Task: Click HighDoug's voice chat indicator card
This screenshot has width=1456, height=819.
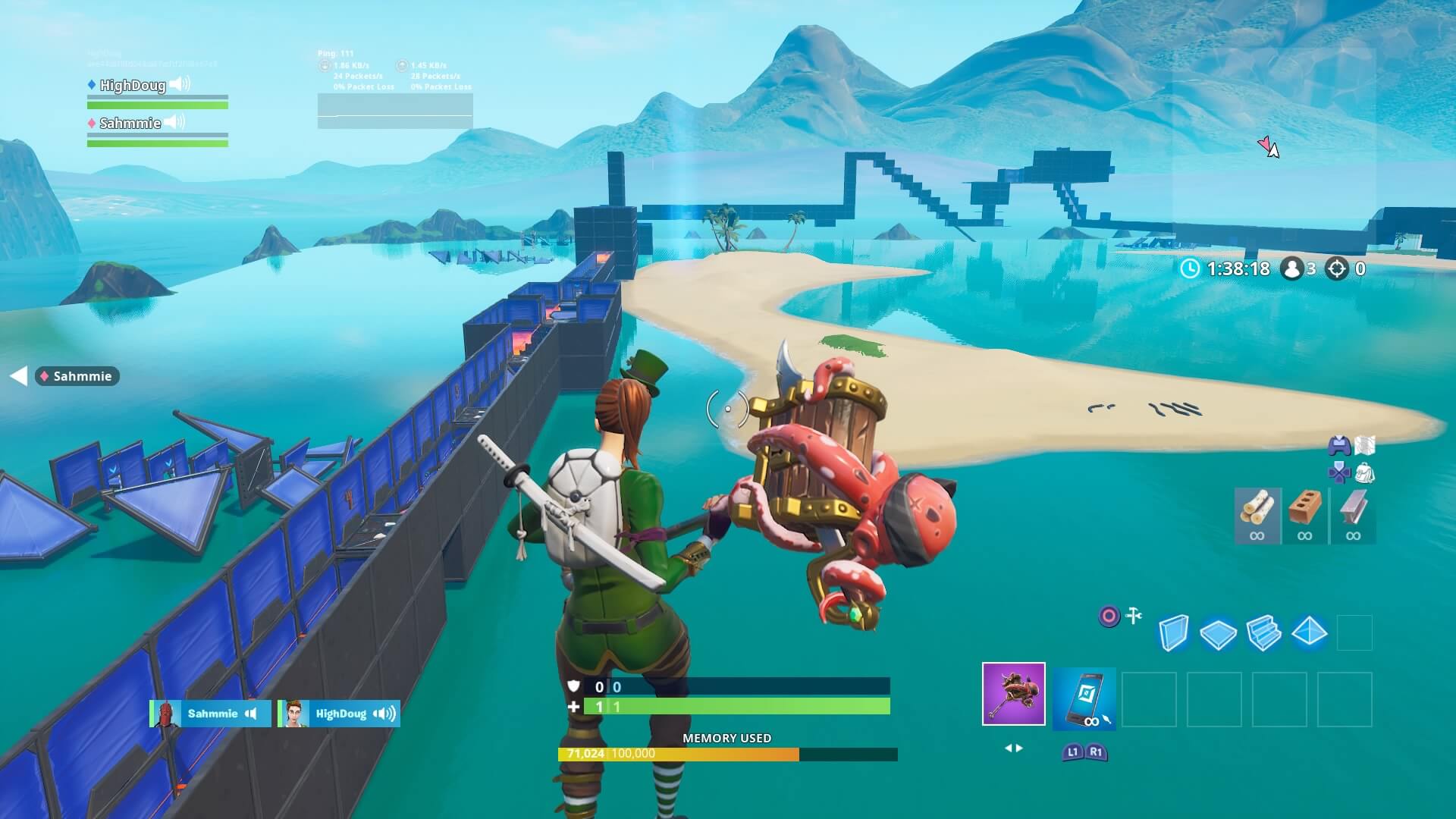Action: coord(338,714)
